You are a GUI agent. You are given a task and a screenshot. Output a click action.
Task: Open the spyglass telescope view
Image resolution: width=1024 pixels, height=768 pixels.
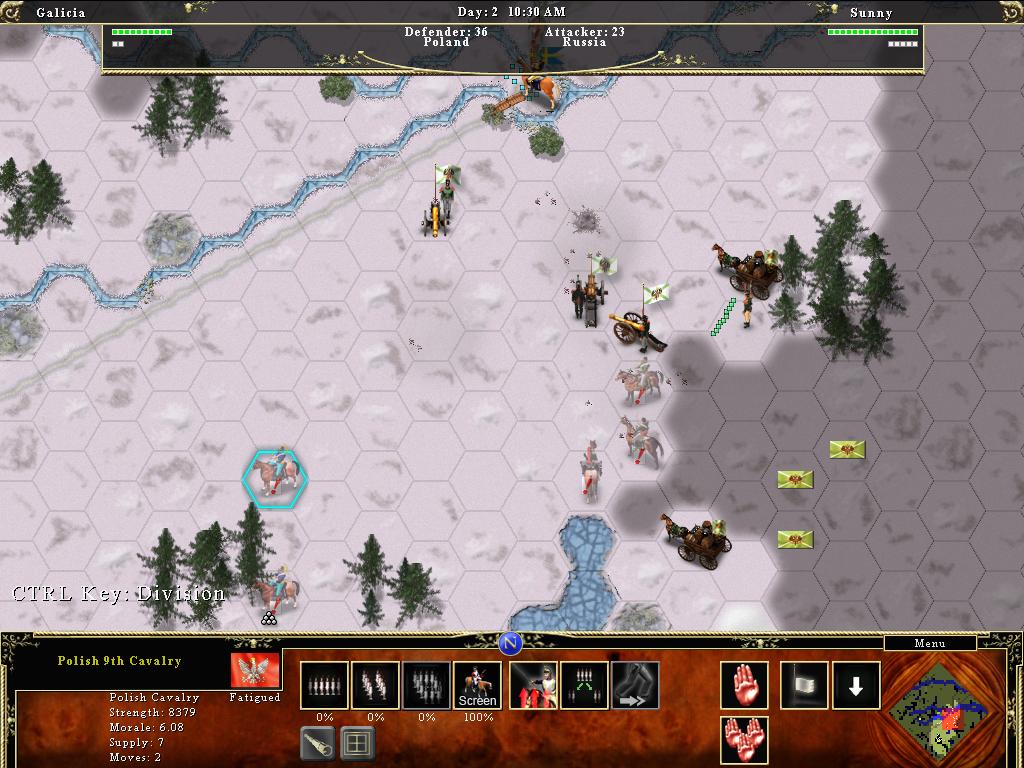[x=317, y=742]
